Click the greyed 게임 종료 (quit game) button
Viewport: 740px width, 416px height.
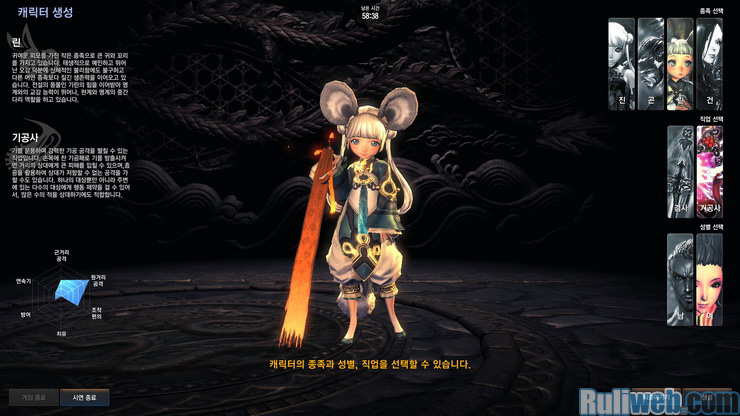tap(33, 396)
